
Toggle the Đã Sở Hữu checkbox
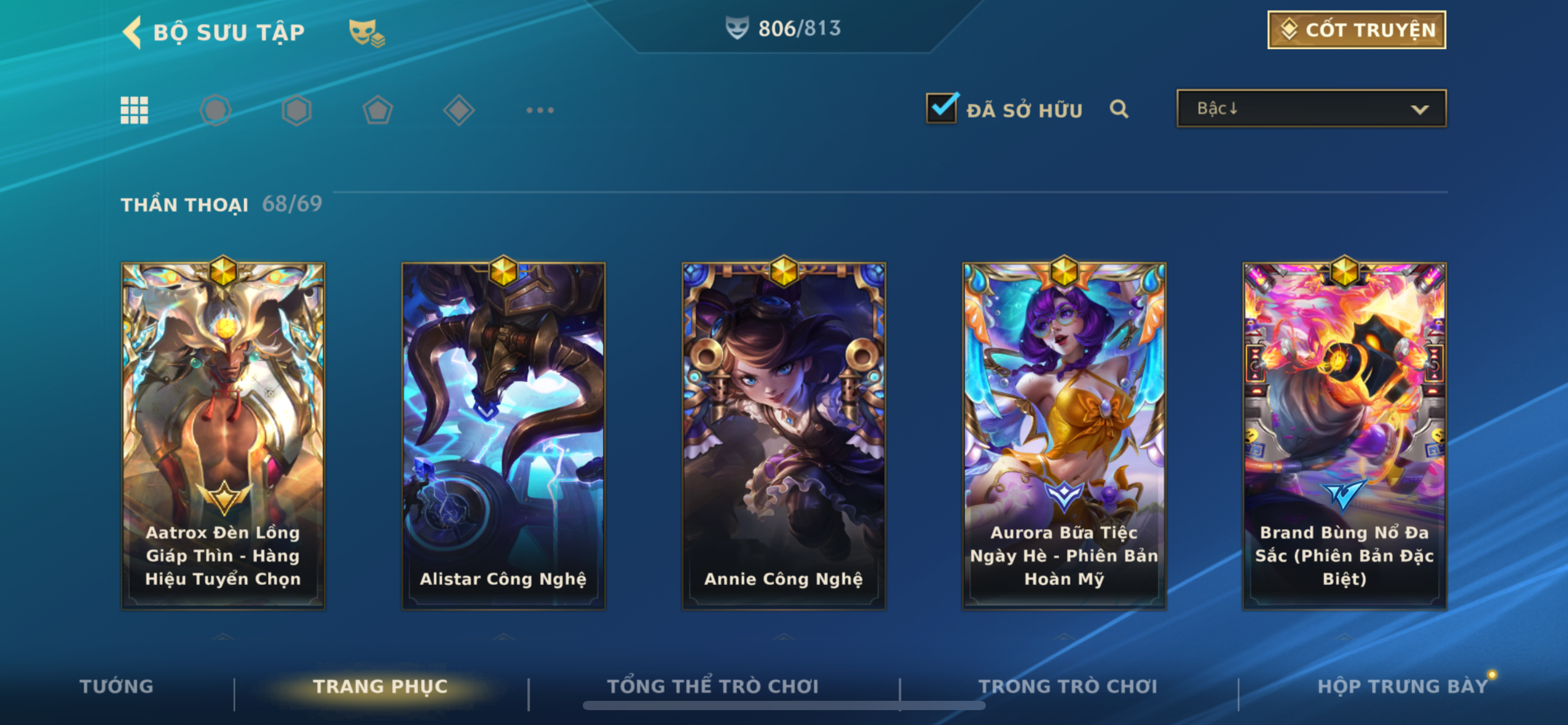coord(941,108)
